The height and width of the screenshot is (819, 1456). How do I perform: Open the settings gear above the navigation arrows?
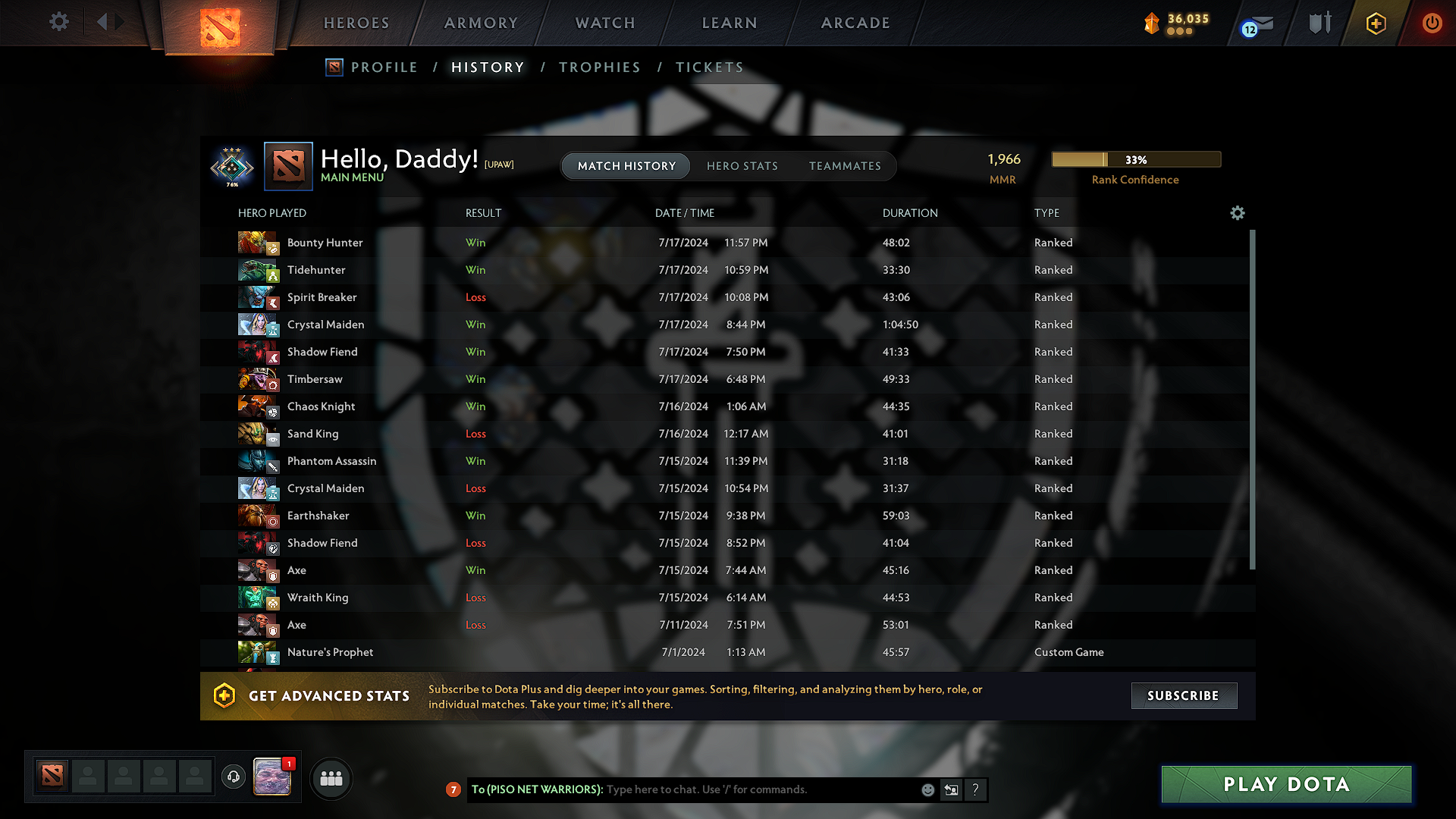point(58,22)
